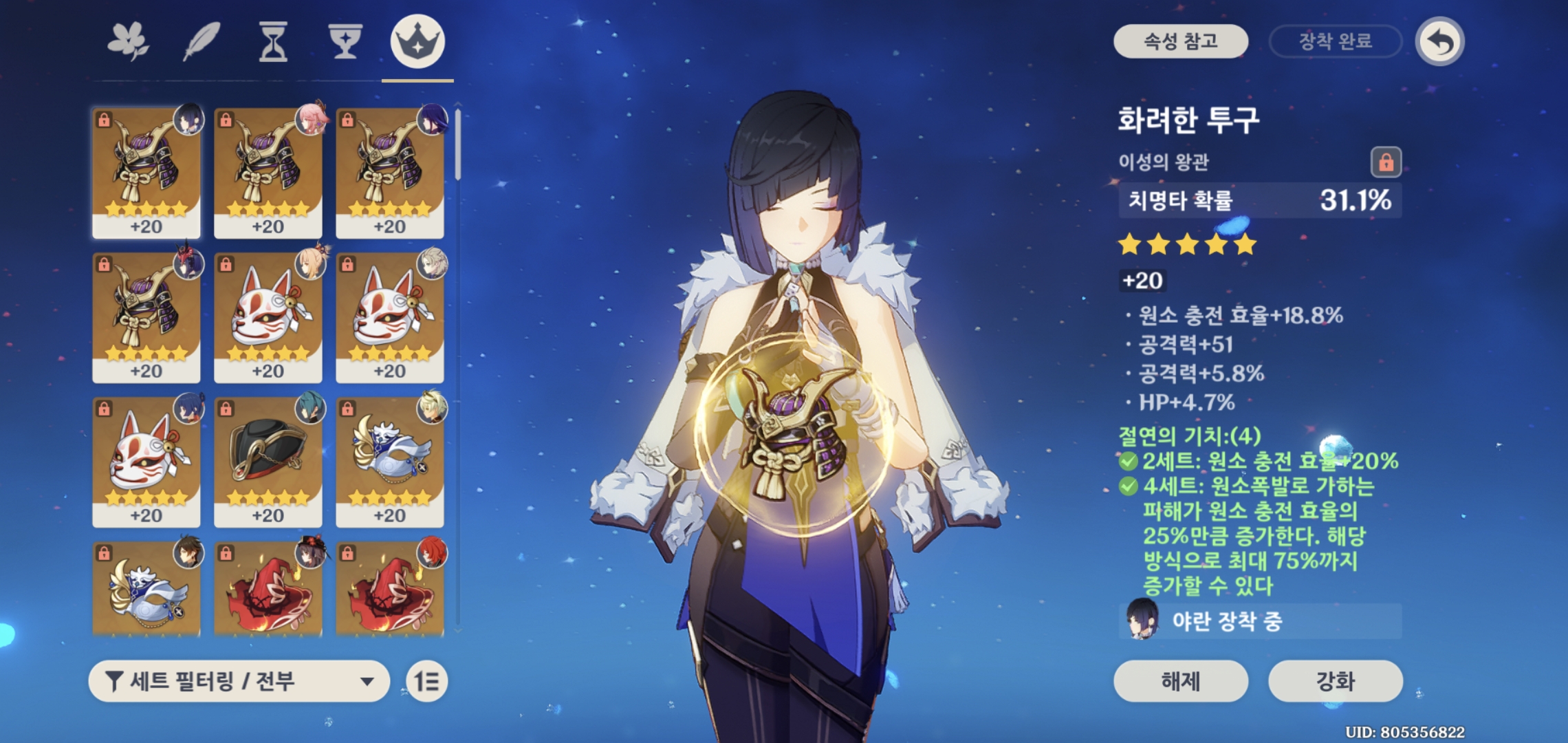The width and height of the screenshot is (1568, 743).
Task: Choose the red witch hat with hat-wearing portrait
Action: tap(268, 588)
